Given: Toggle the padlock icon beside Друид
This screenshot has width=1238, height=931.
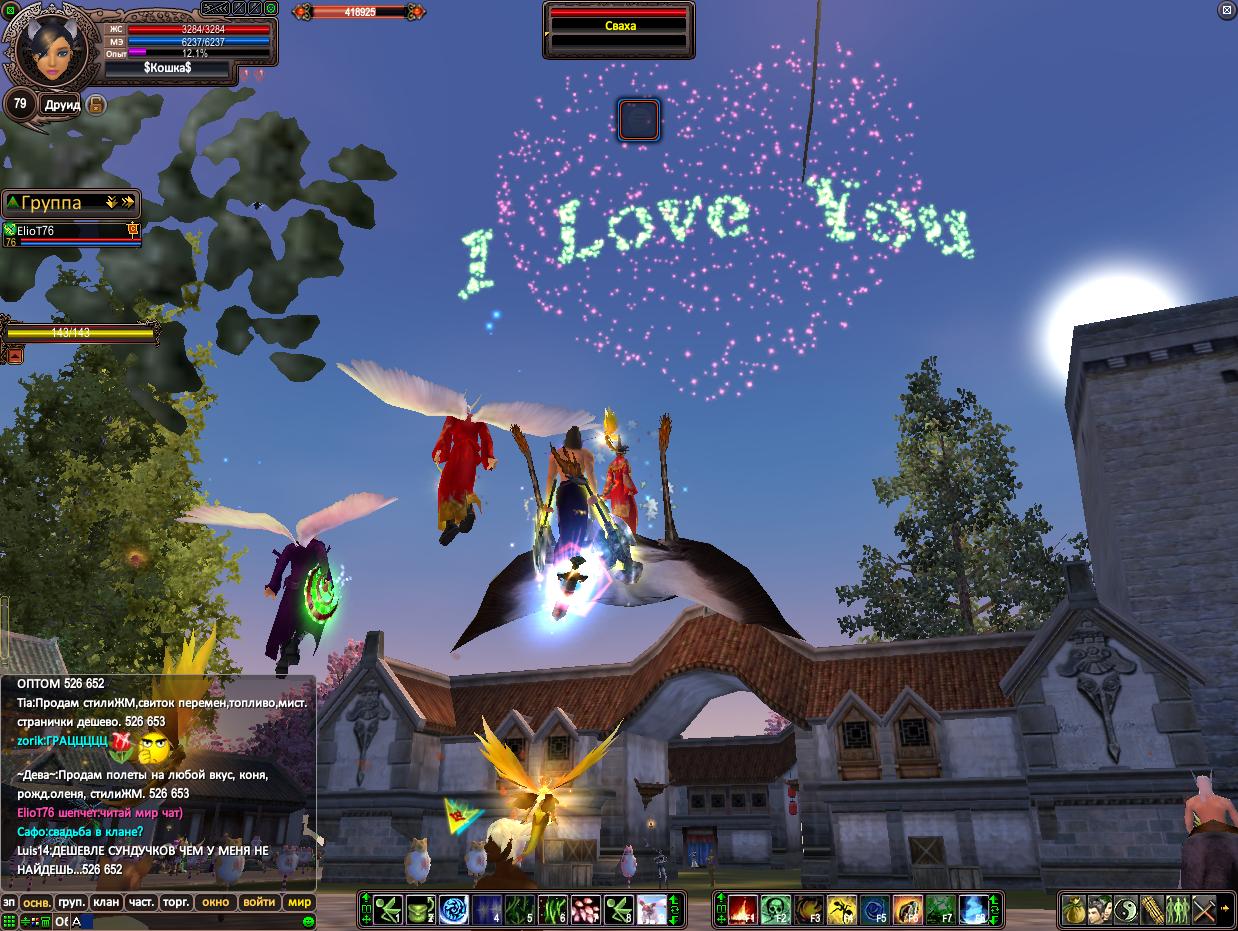Looking at the screenshot, I should 96,104.
